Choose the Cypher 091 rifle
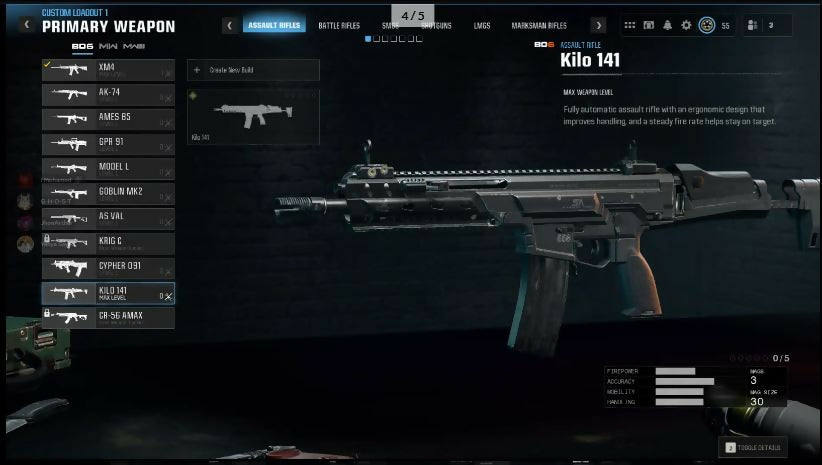Image resolution: width=822 pixels, height=465 pixels. point(108,268)
